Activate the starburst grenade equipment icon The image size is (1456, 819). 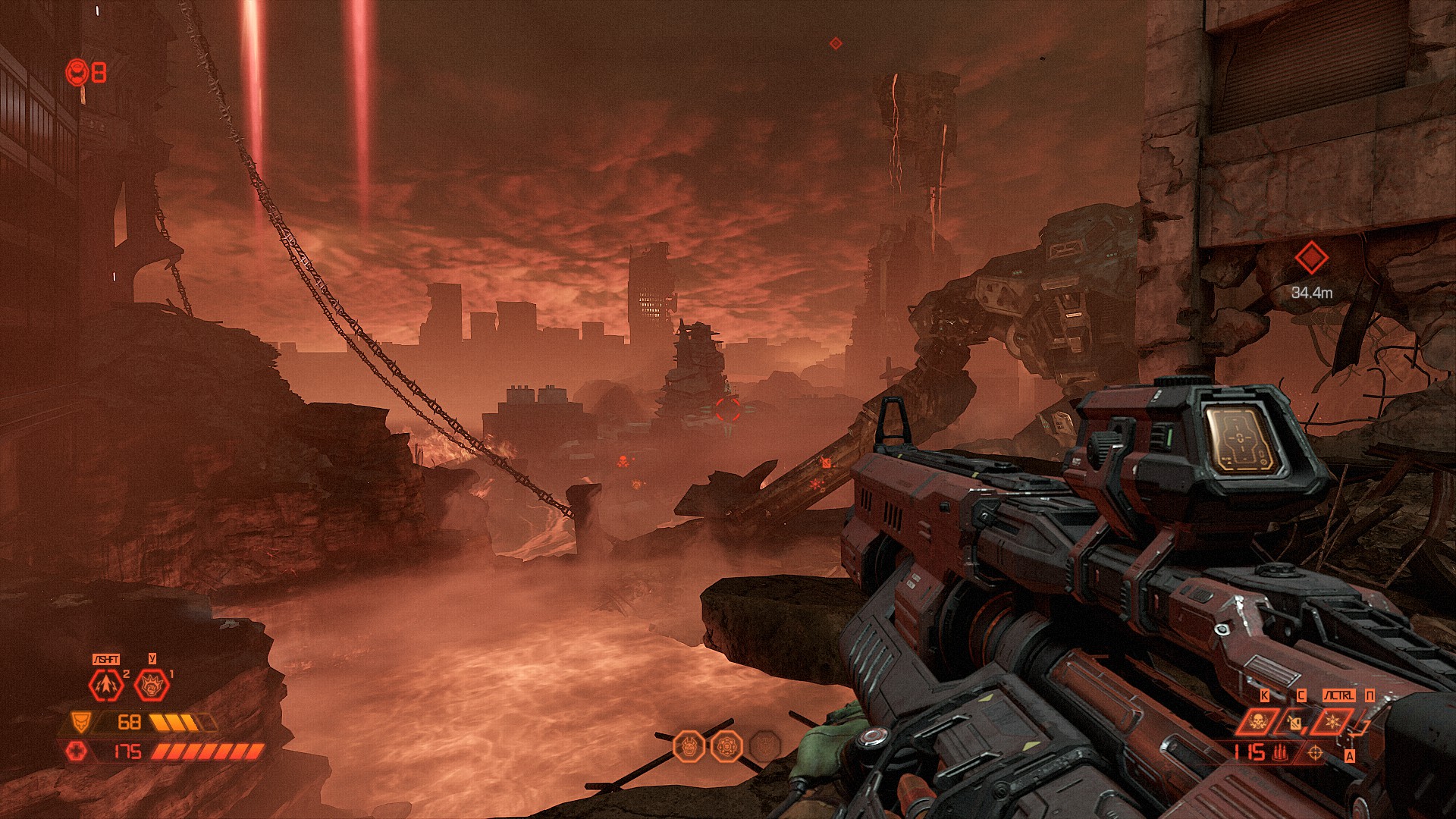(1334, 721)
